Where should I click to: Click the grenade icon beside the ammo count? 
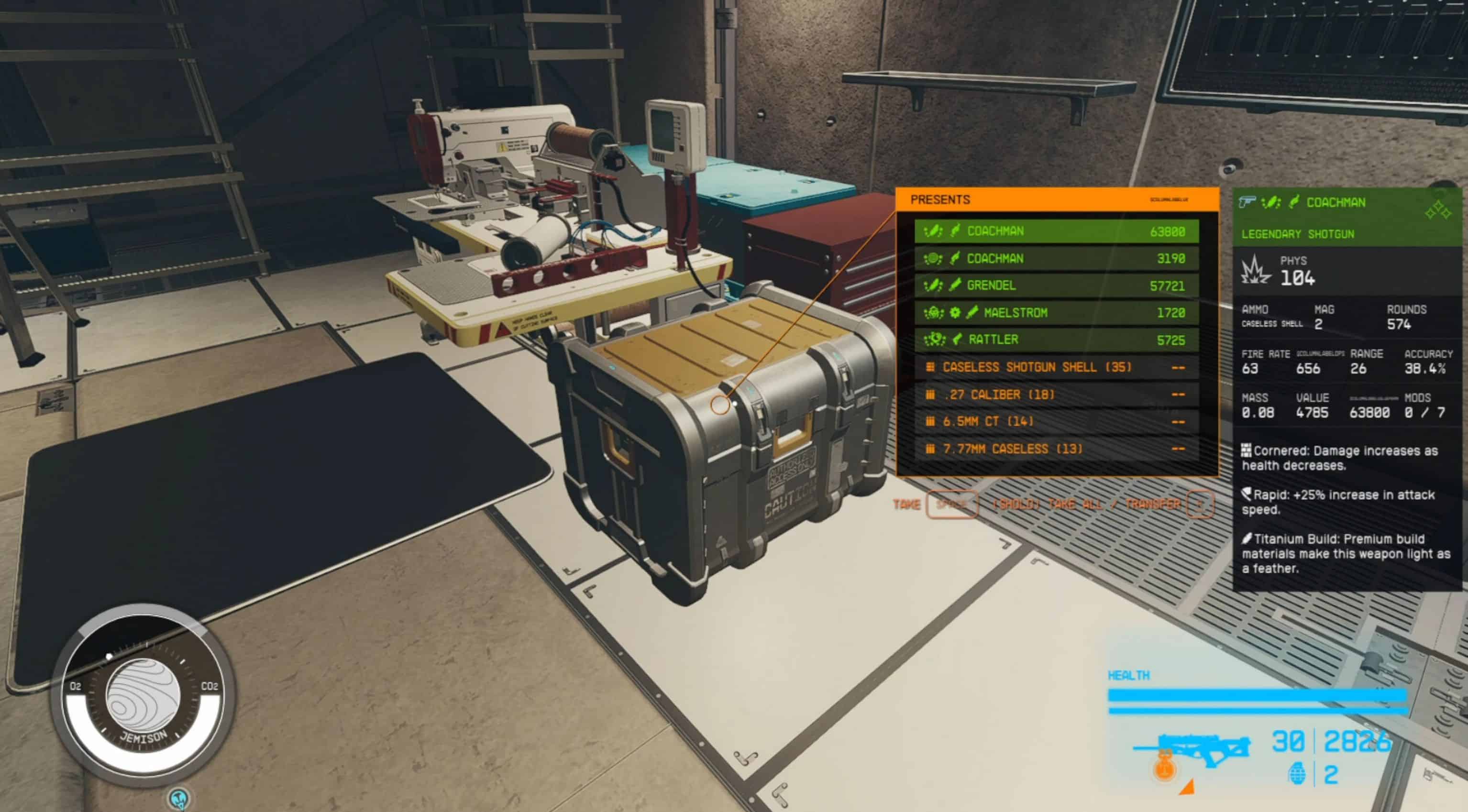click(x=1297, y=775)
